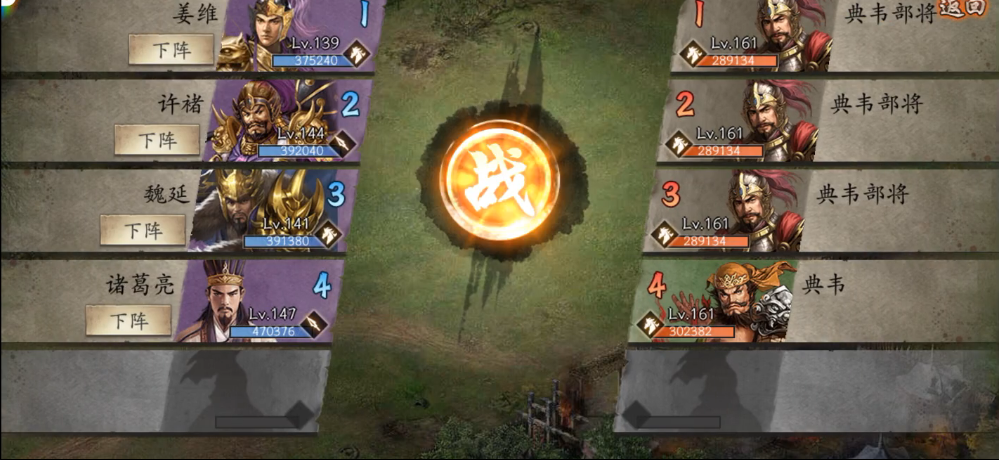This screenshot has width=999, height=460.
Task: Take 诸葛亮 out of the lineup
Action: pyautogui.click(x=129, y=320)
